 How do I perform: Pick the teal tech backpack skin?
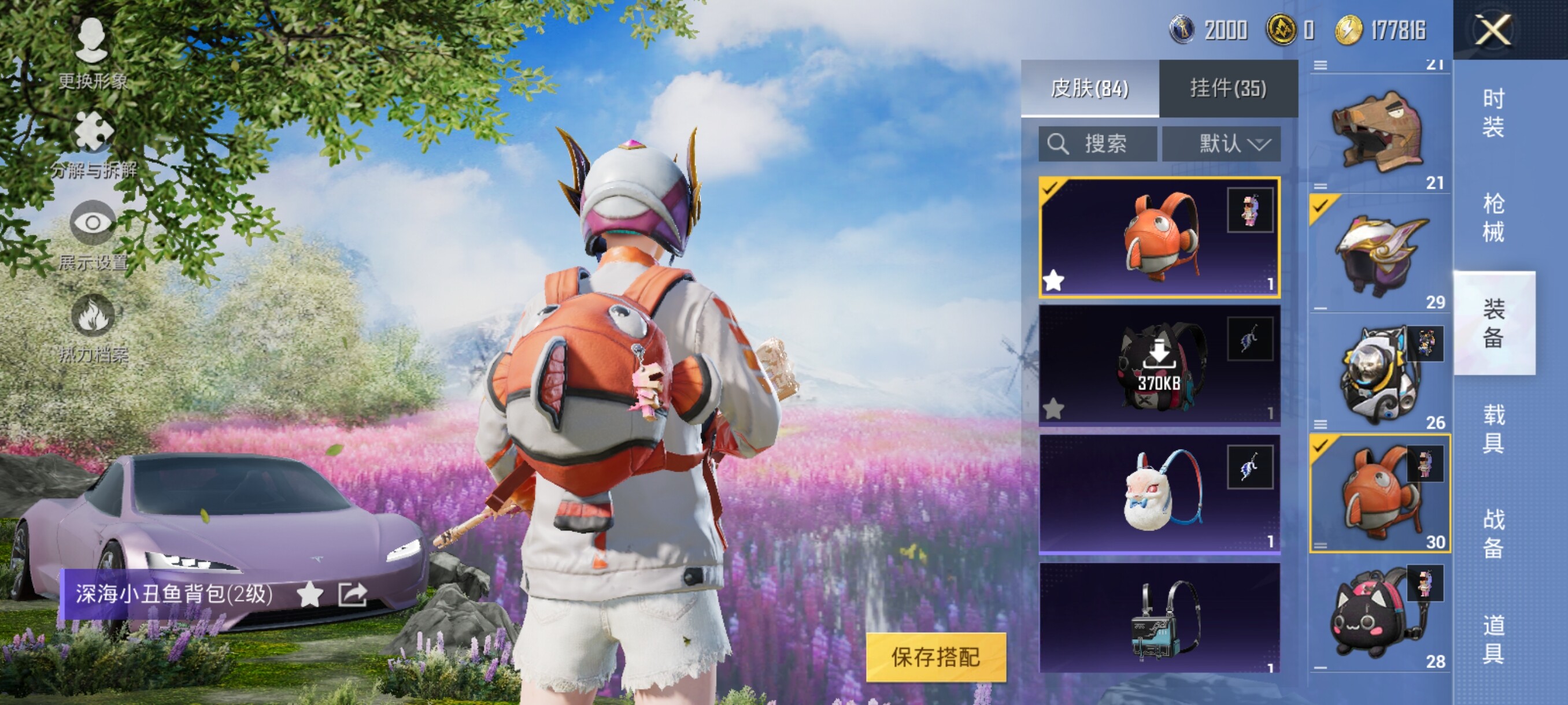(x=1159, y=617)
